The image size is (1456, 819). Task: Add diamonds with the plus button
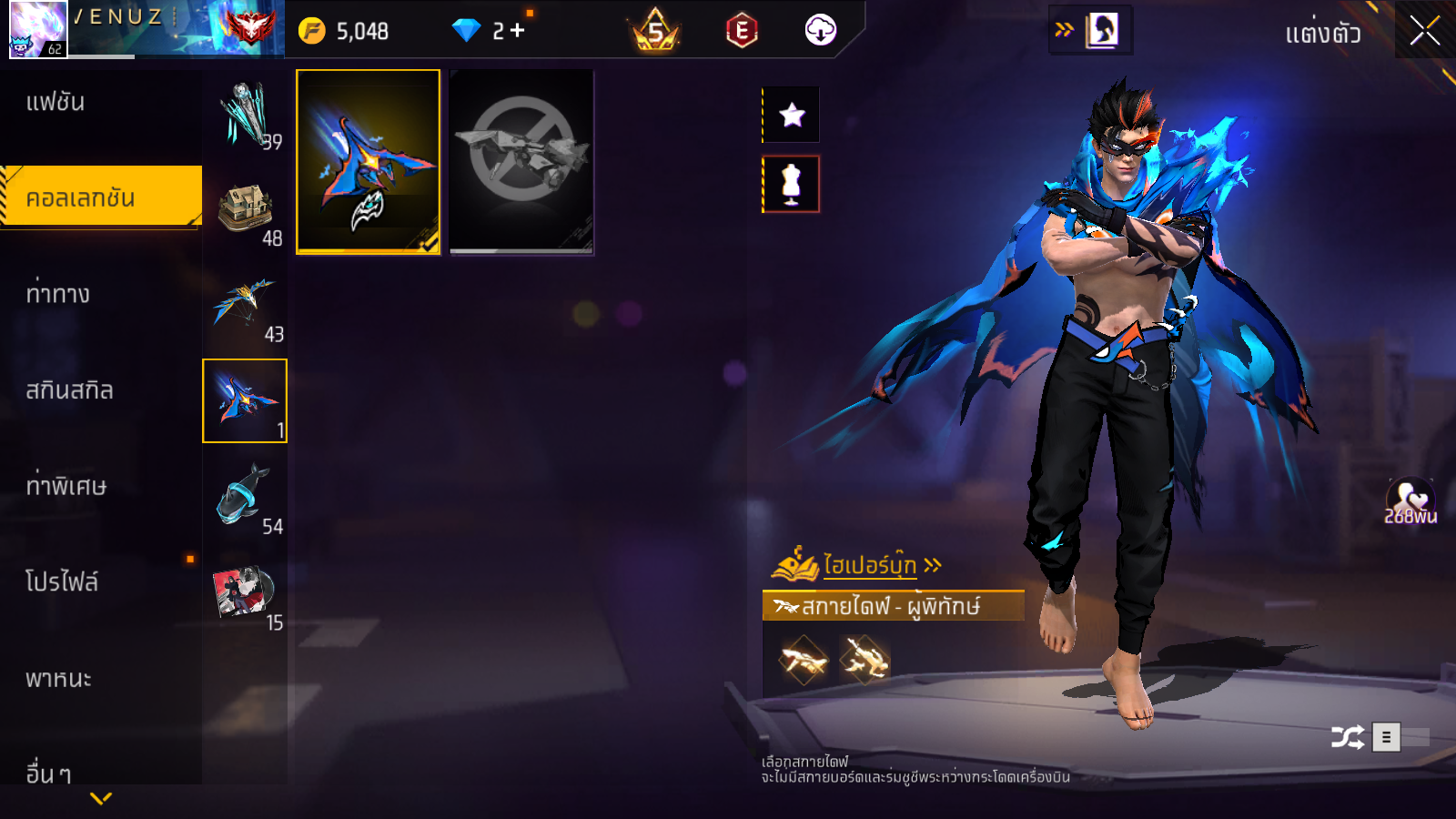point(518,31)
